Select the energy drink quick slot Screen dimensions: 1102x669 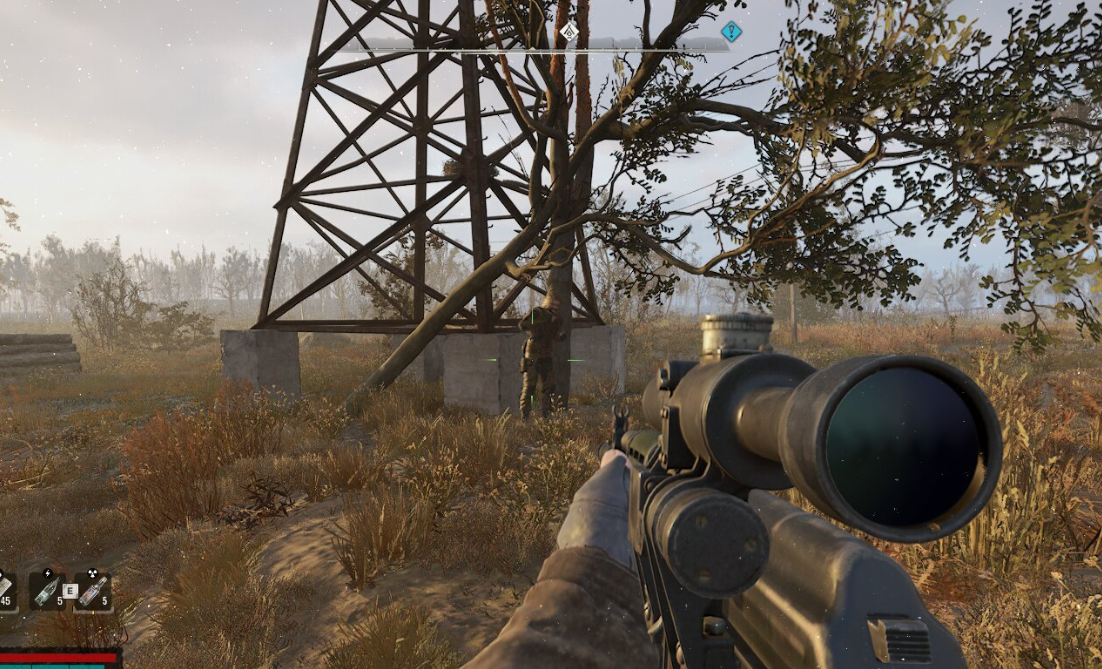coord(47,590)
